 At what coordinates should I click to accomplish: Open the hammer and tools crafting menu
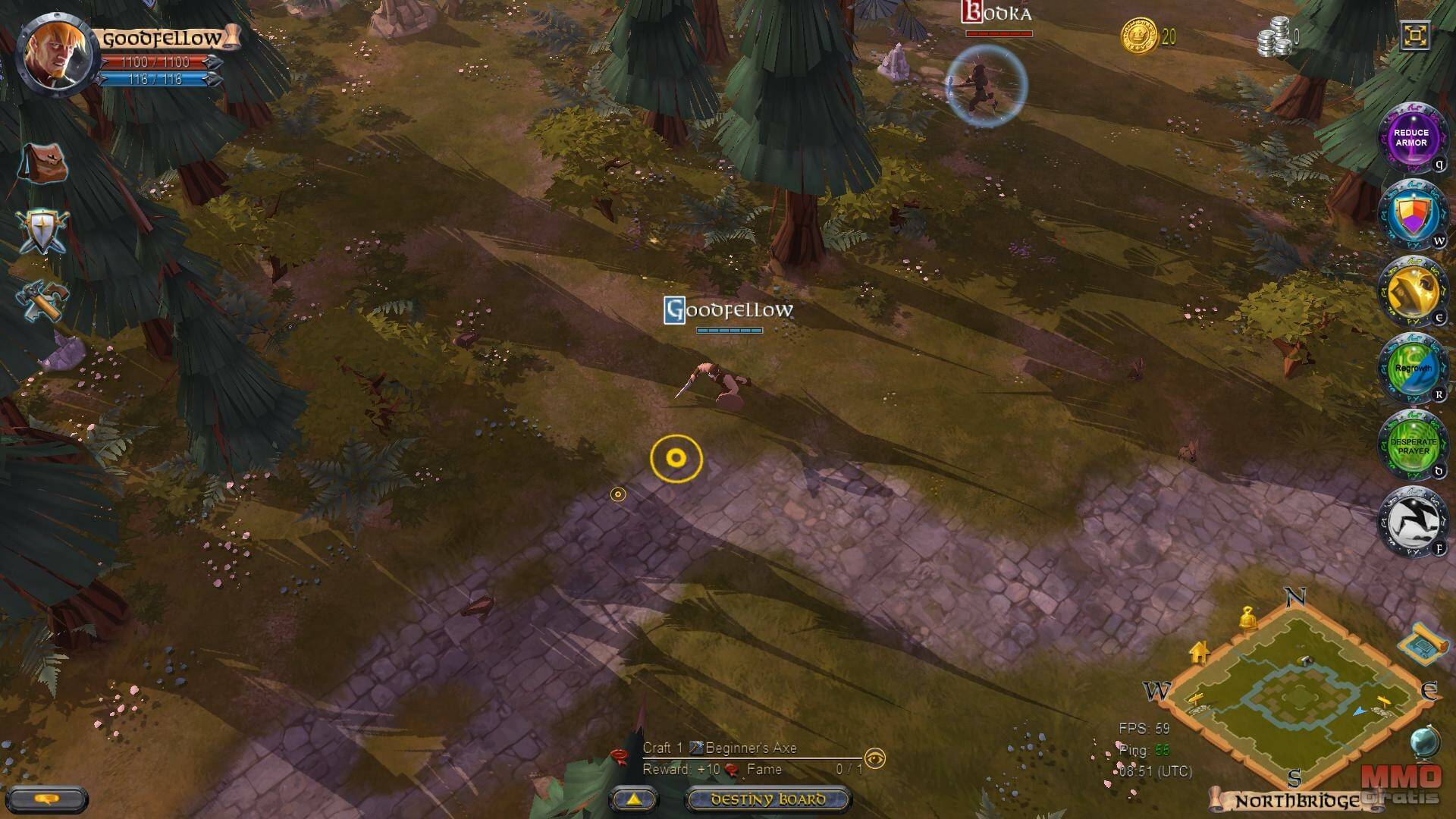pyautogui.click(x=44, y=299)
